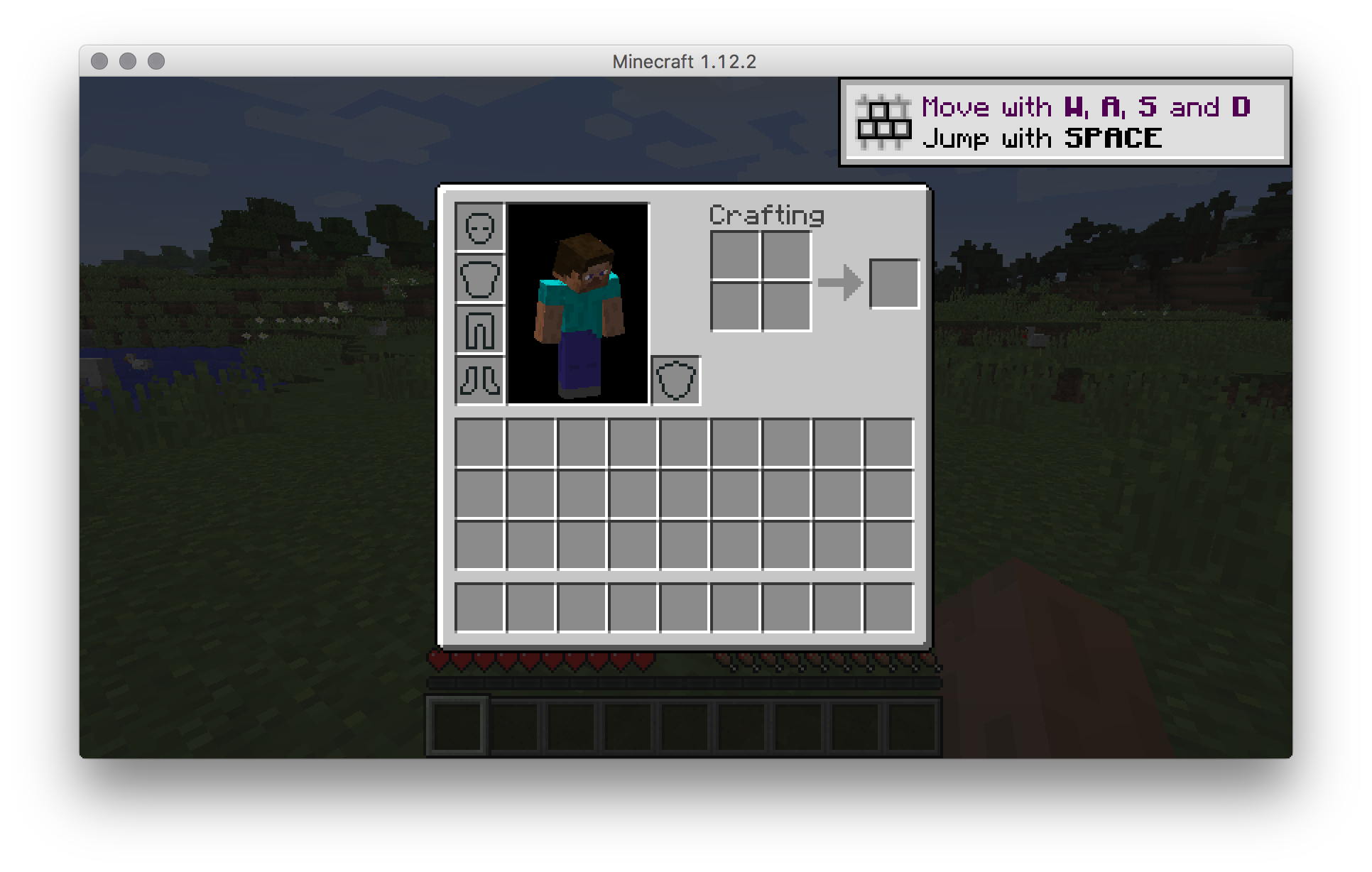Click the Crafting label text
This screenshot has height=872, width=1372.
point(767,215)
